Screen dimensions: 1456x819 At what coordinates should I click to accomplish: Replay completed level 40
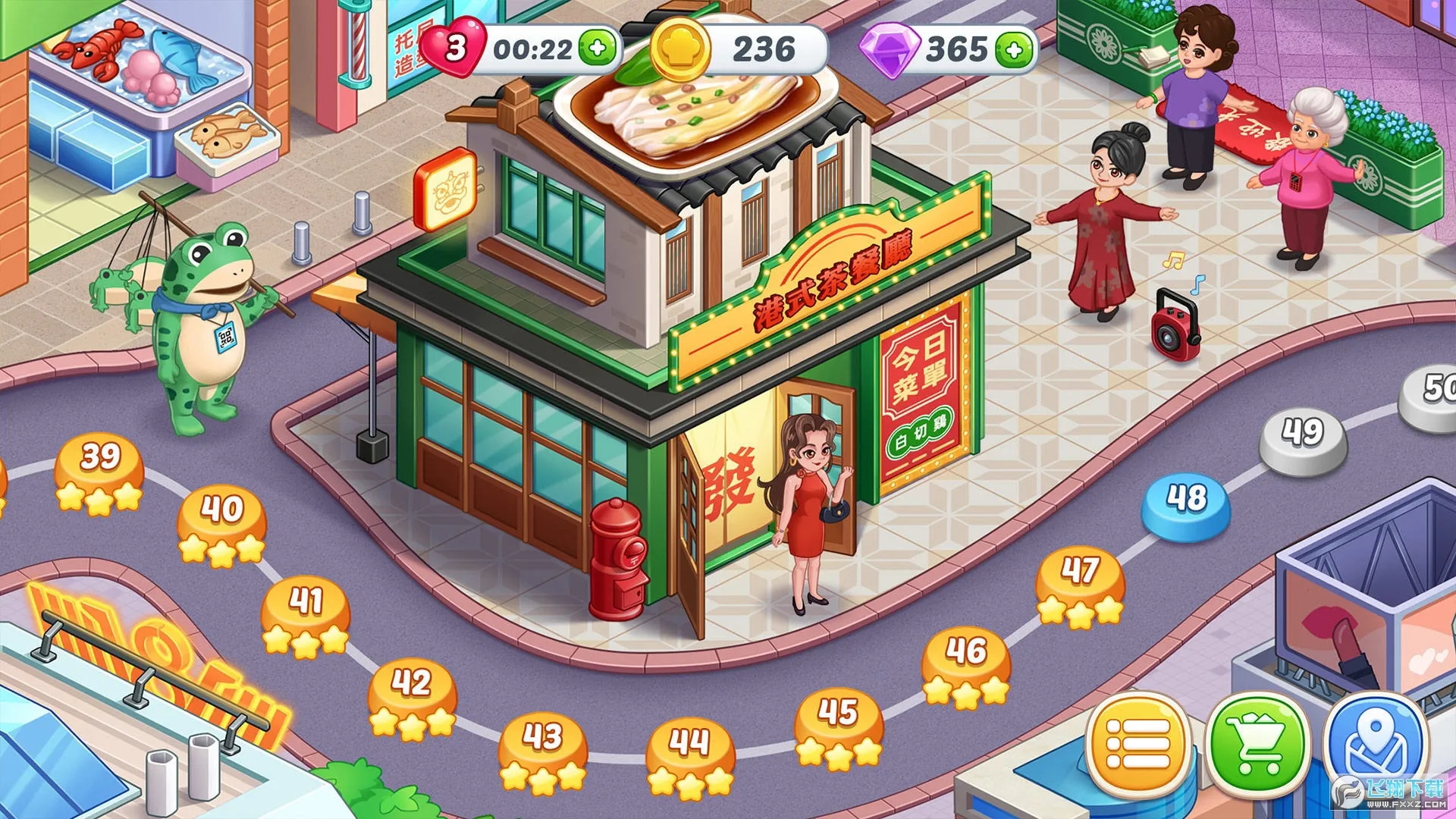(221, 521)
